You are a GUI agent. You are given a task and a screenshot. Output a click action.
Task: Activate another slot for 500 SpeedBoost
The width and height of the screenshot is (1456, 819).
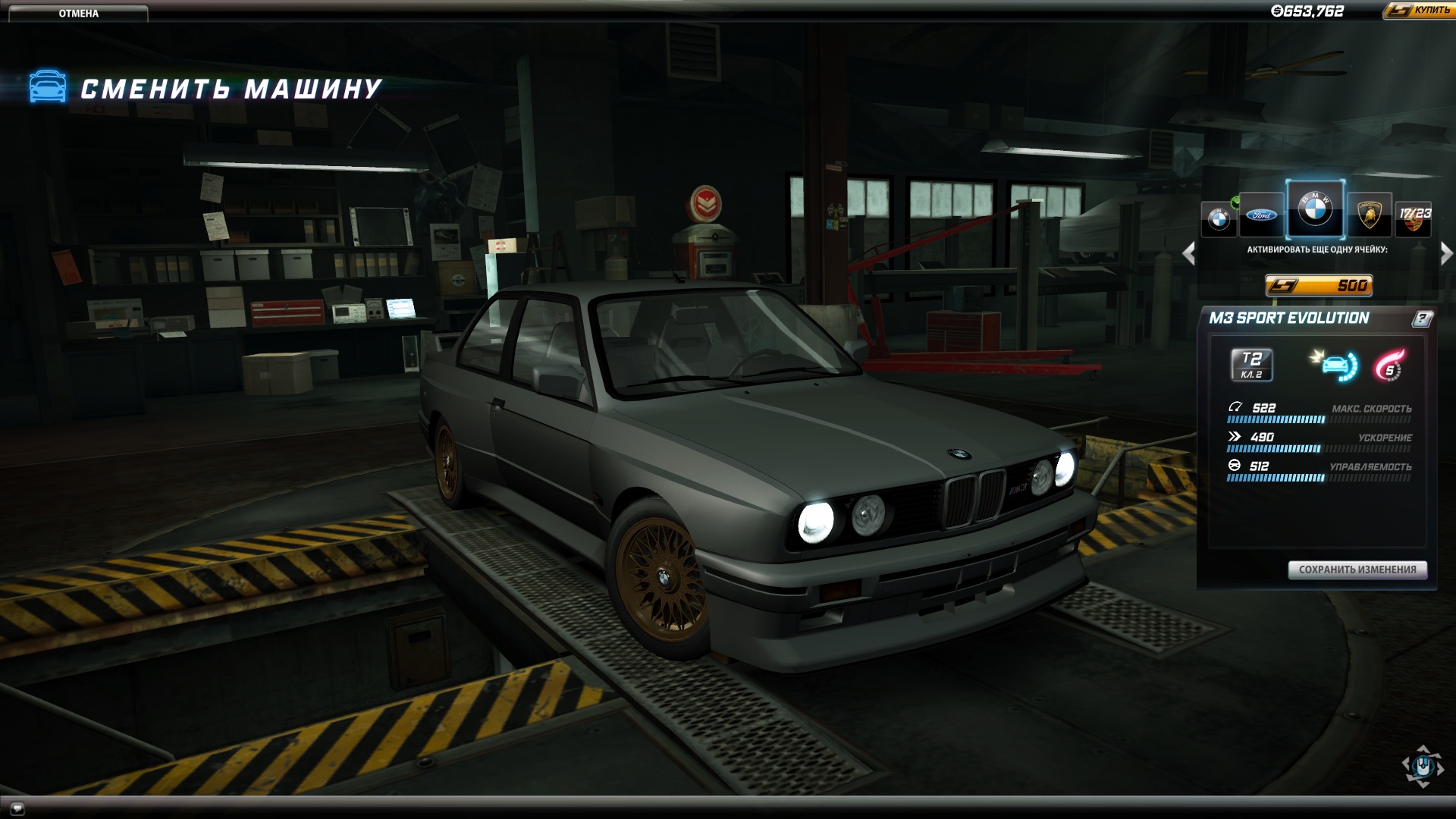click(1320, 284)
